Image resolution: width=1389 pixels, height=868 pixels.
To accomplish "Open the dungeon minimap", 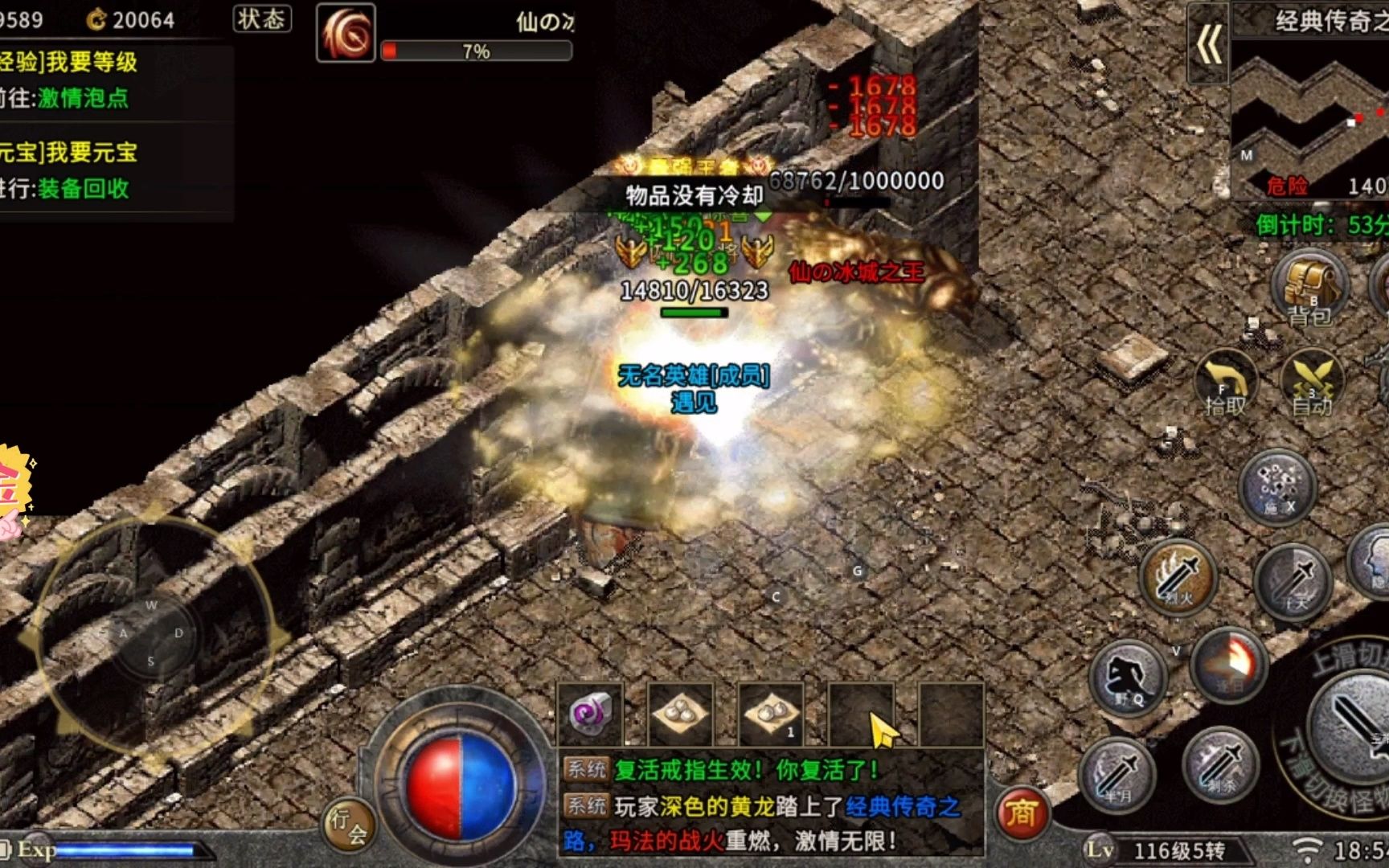I will pos(1310,113).
